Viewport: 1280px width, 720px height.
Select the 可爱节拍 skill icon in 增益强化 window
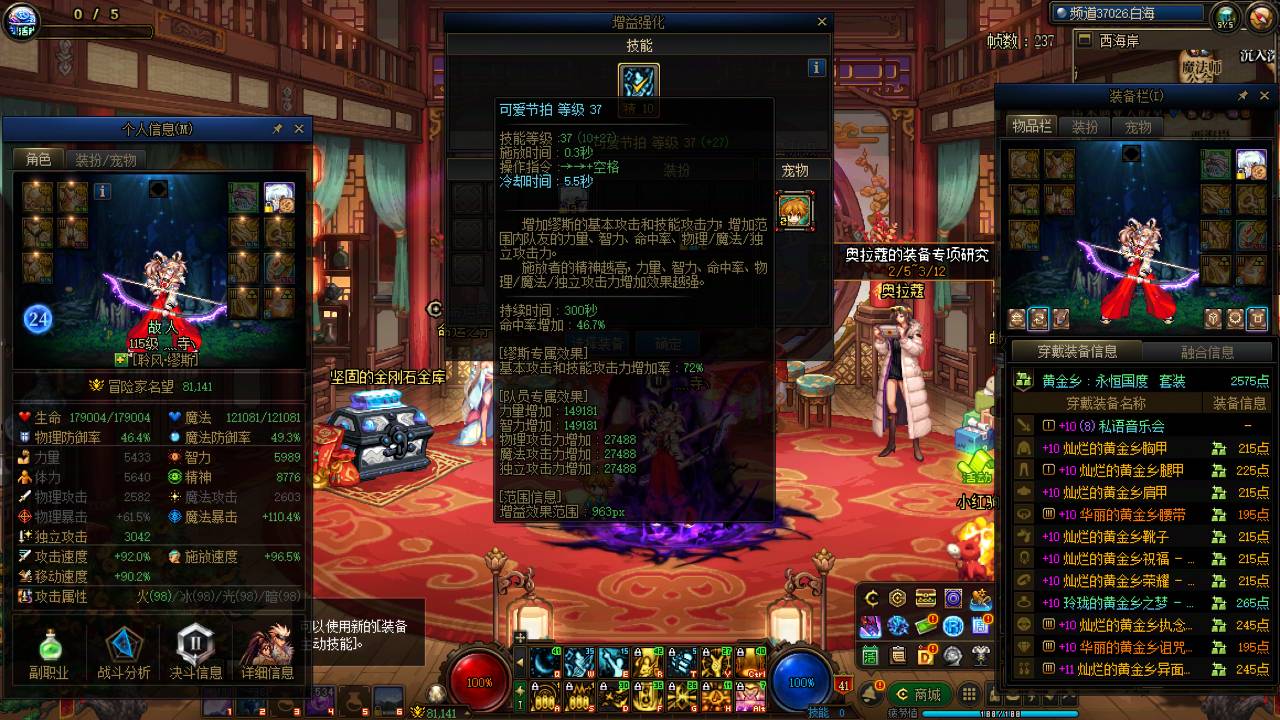click(x=638, y=80)
